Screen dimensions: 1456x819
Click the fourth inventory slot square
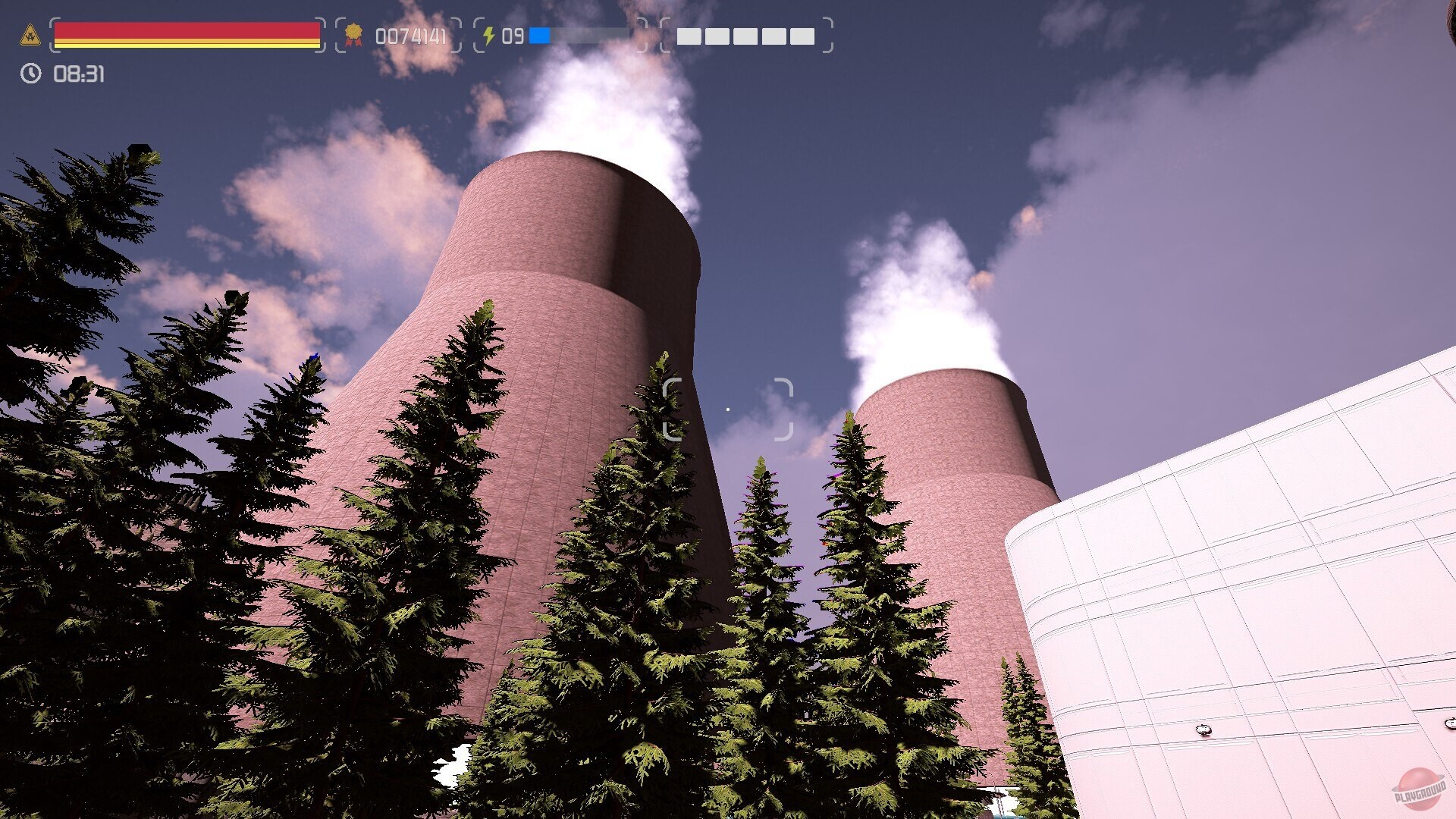pyautogui.click(x=774, y=36)
